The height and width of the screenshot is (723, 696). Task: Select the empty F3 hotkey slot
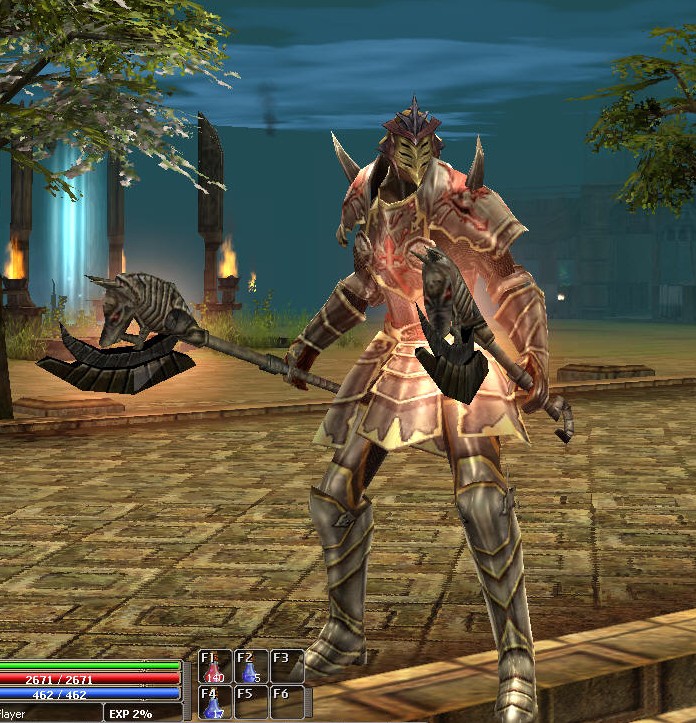tap(286, 667)
